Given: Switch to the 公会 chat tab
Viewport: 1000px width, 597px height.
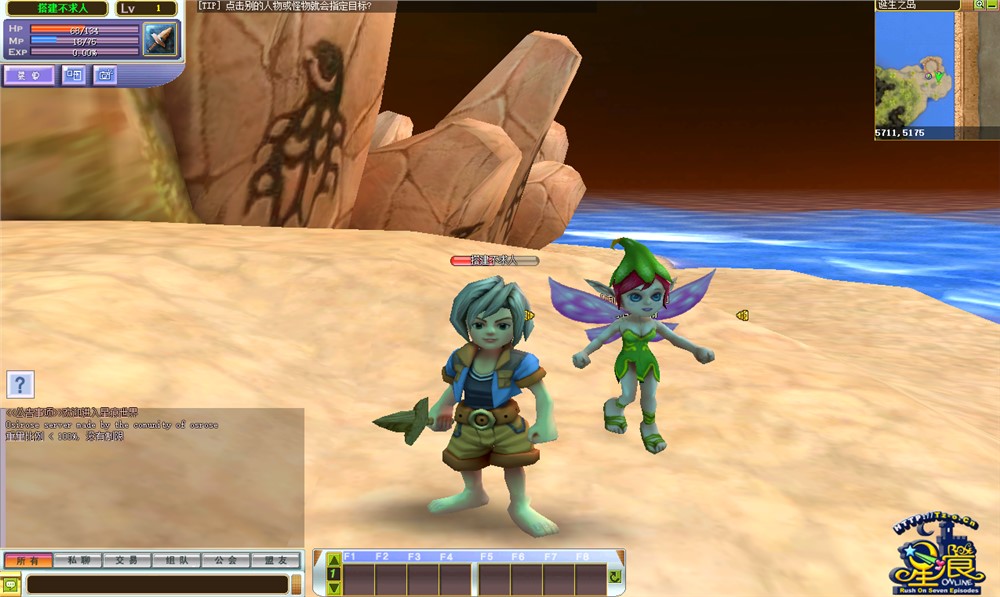Looking at the screenshot, I should tap(225, 561).
